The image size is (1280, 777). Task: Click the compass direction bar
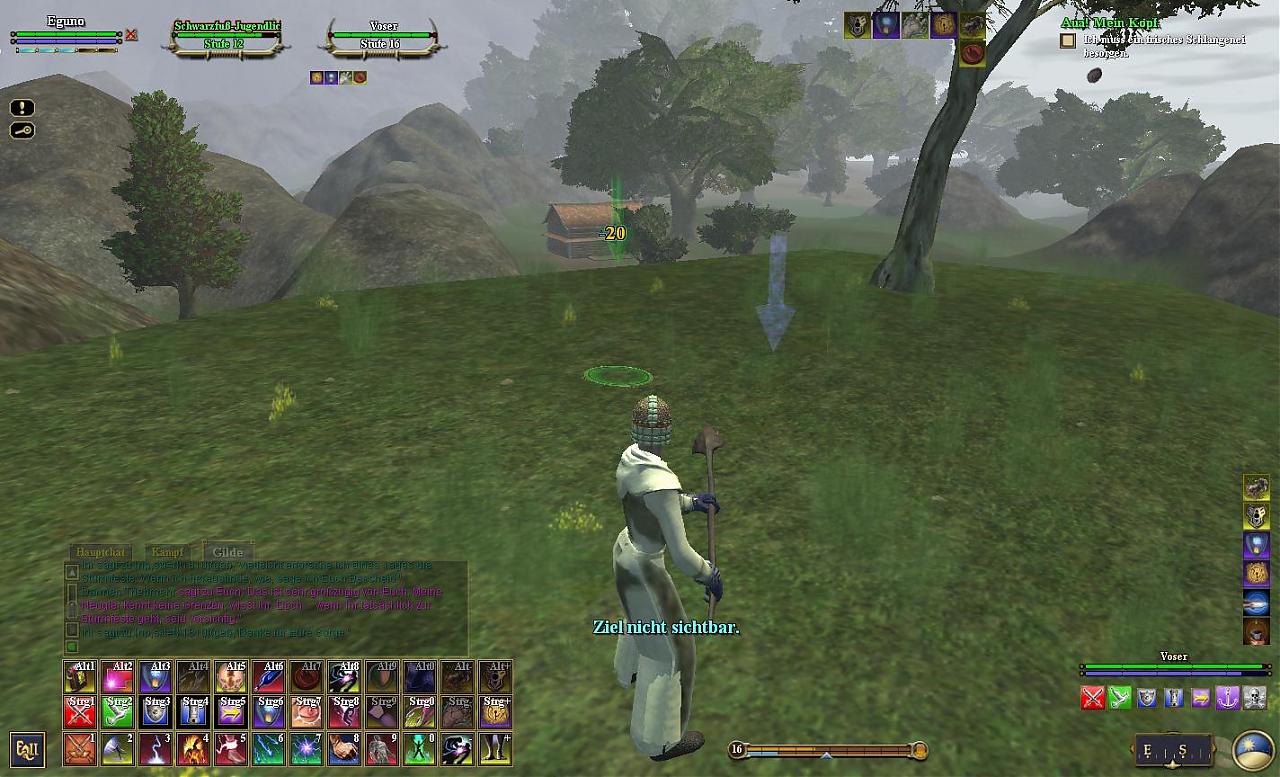(1173, 750)
